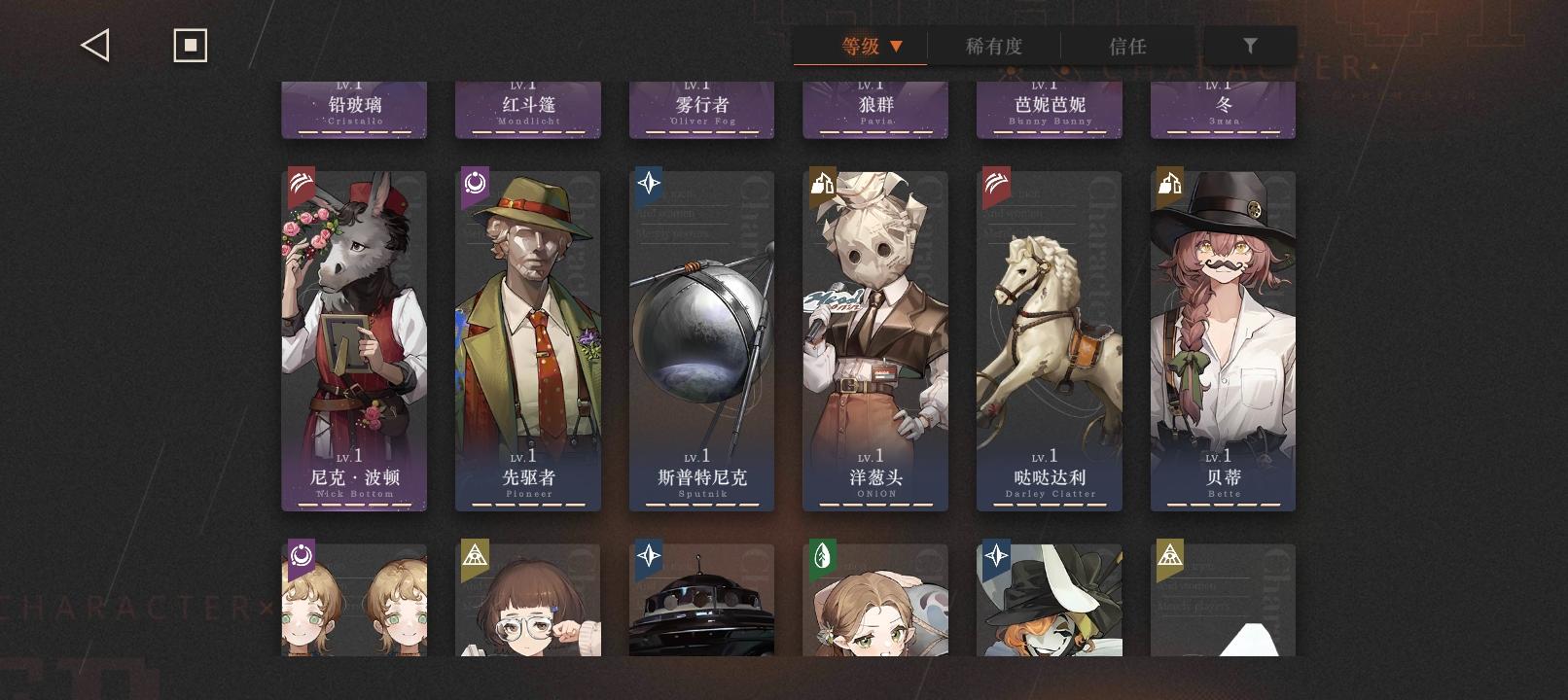Image resolution: width=1568 pixels, height=700 pixels.
Task: Switch to the 稀有度 sorting tab
Action: pyautogui.click(x=995, y=45)
